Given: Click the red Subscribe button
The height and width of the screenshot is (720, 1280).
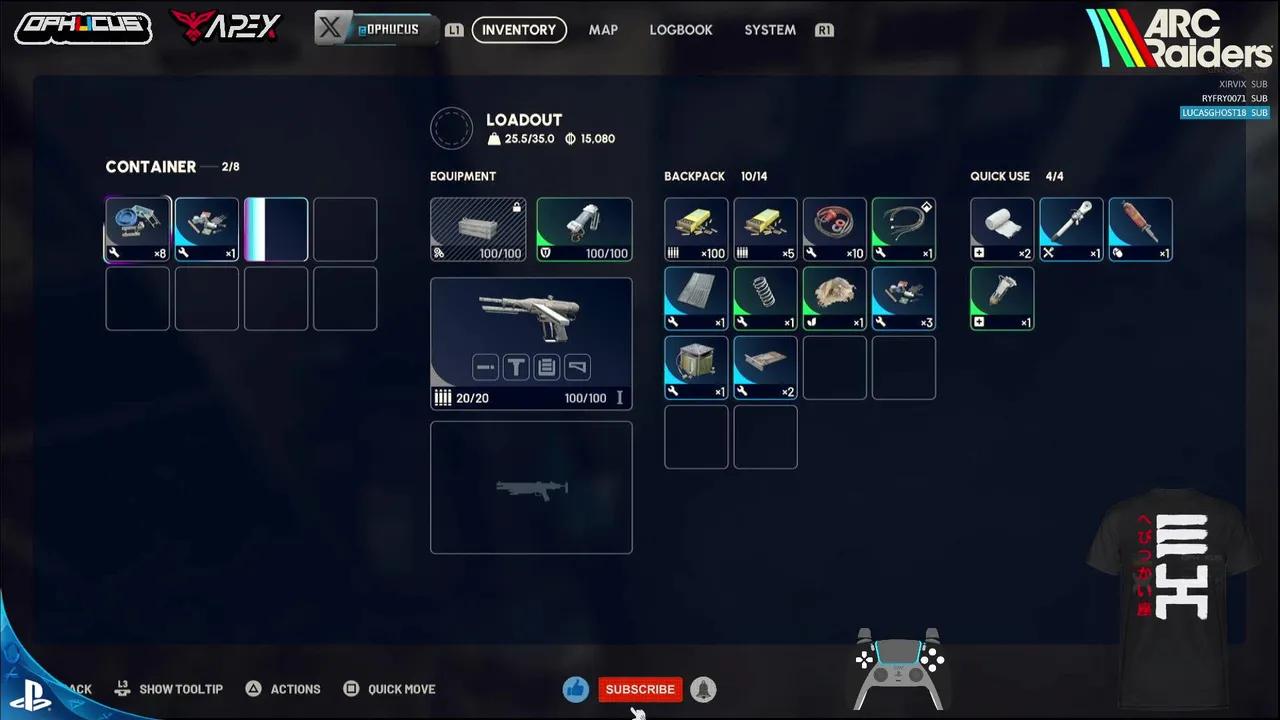Looking at the screenshot, I should click(640, 689).
